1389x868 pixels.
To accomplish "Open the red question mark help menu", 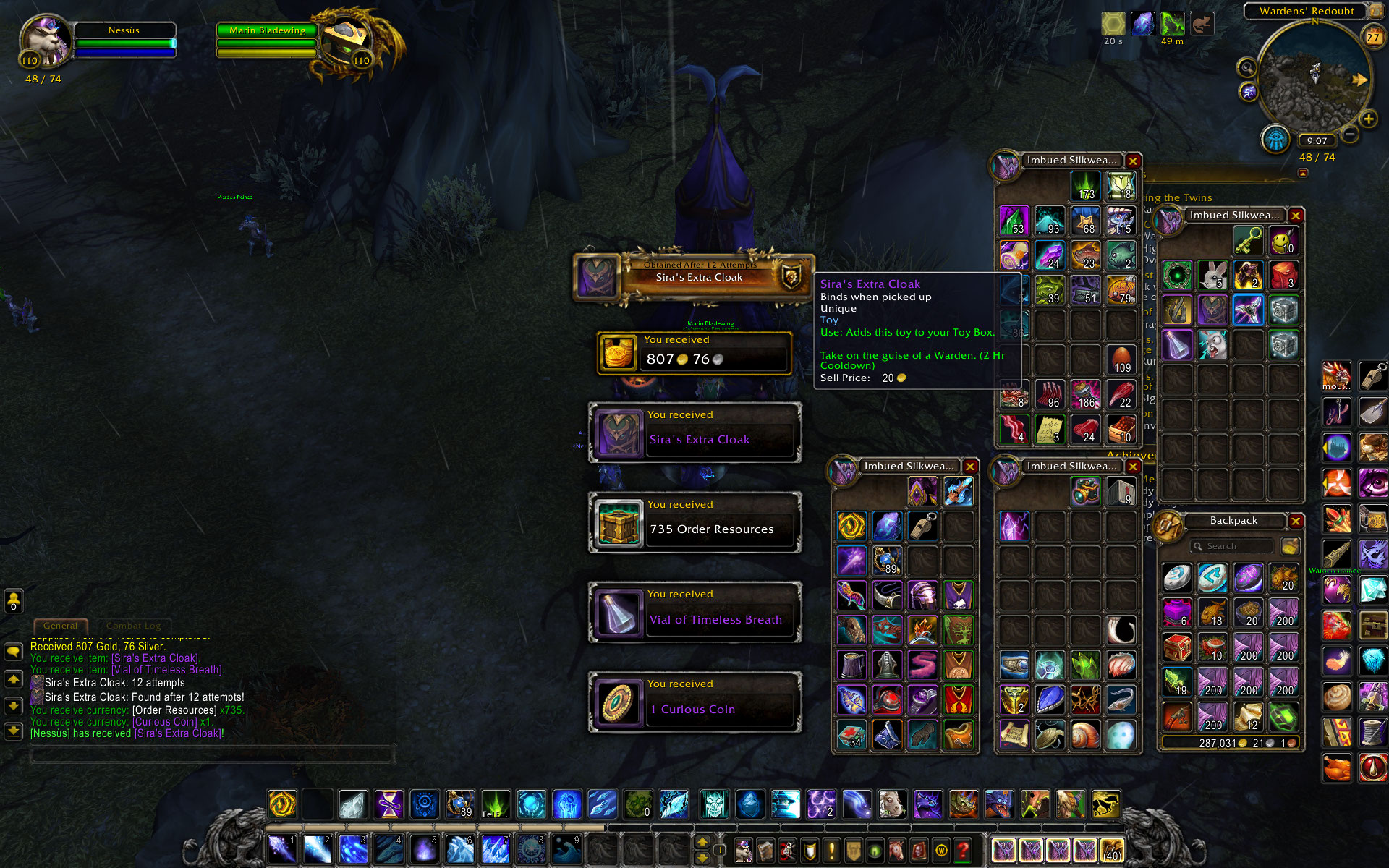I will pos(962,849).
